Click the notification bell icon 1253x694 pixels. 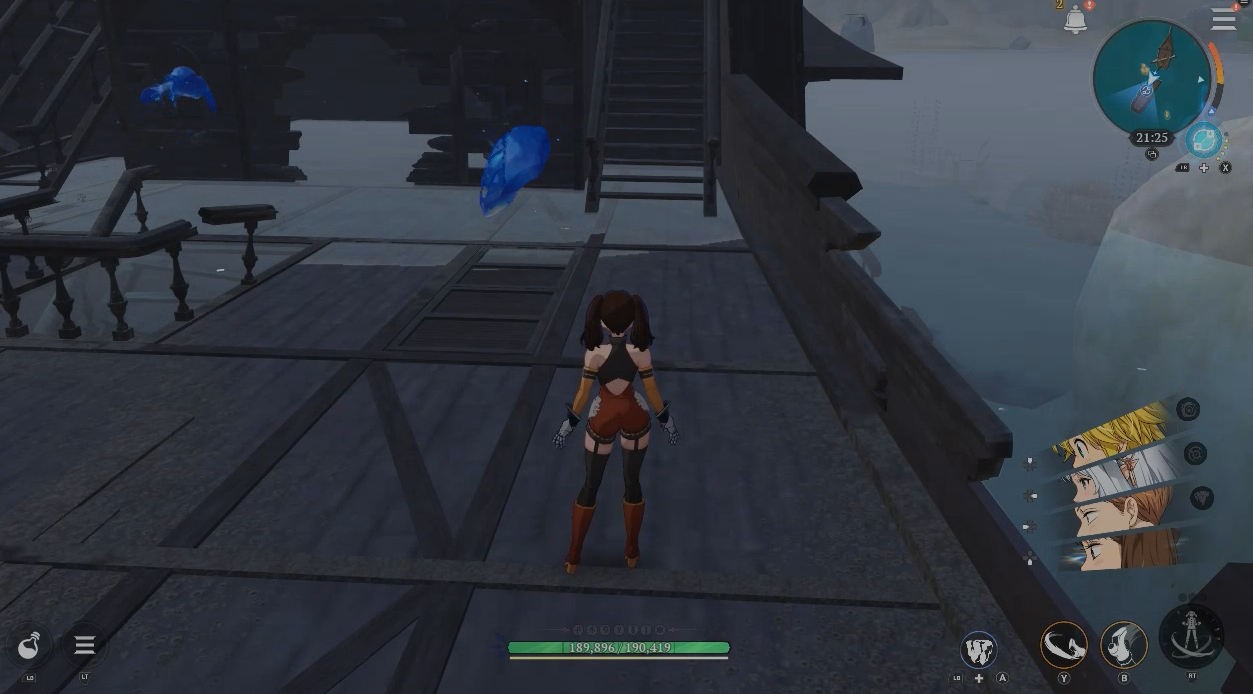click(1076, 20)
